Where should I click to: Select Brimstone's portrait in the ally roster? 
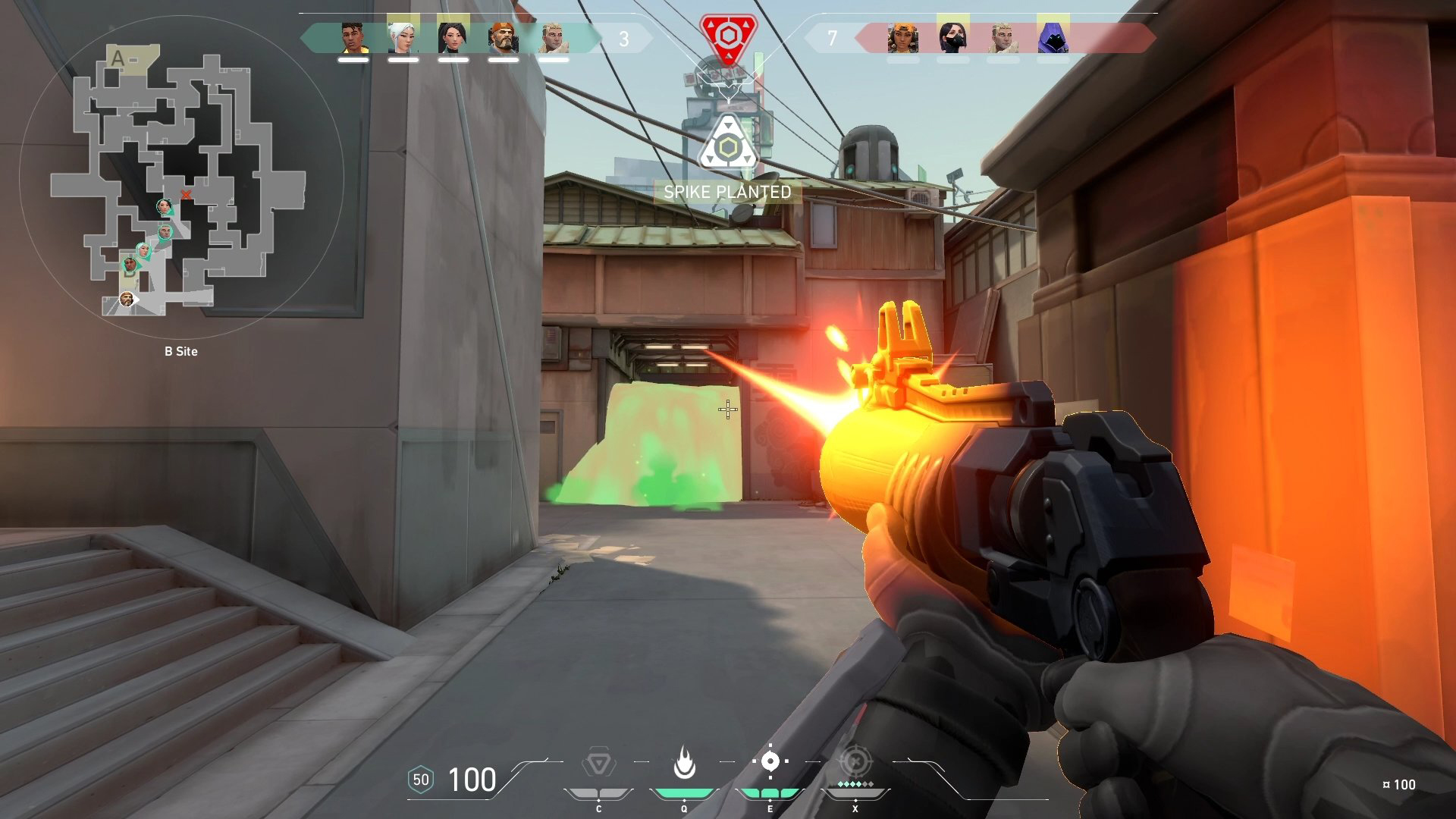(503, 38)
